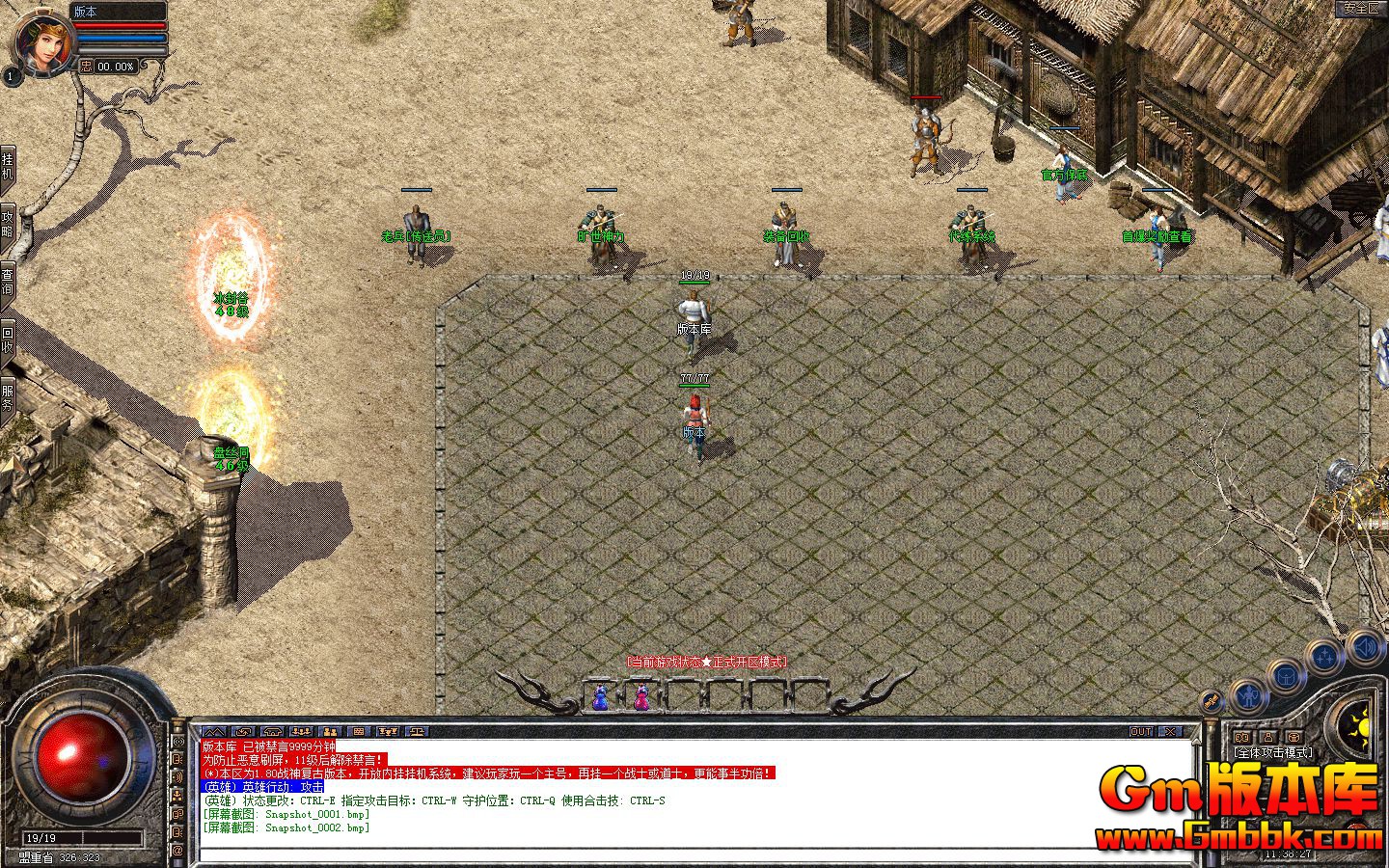Open the circular character equipment icon

[1248, 696]
